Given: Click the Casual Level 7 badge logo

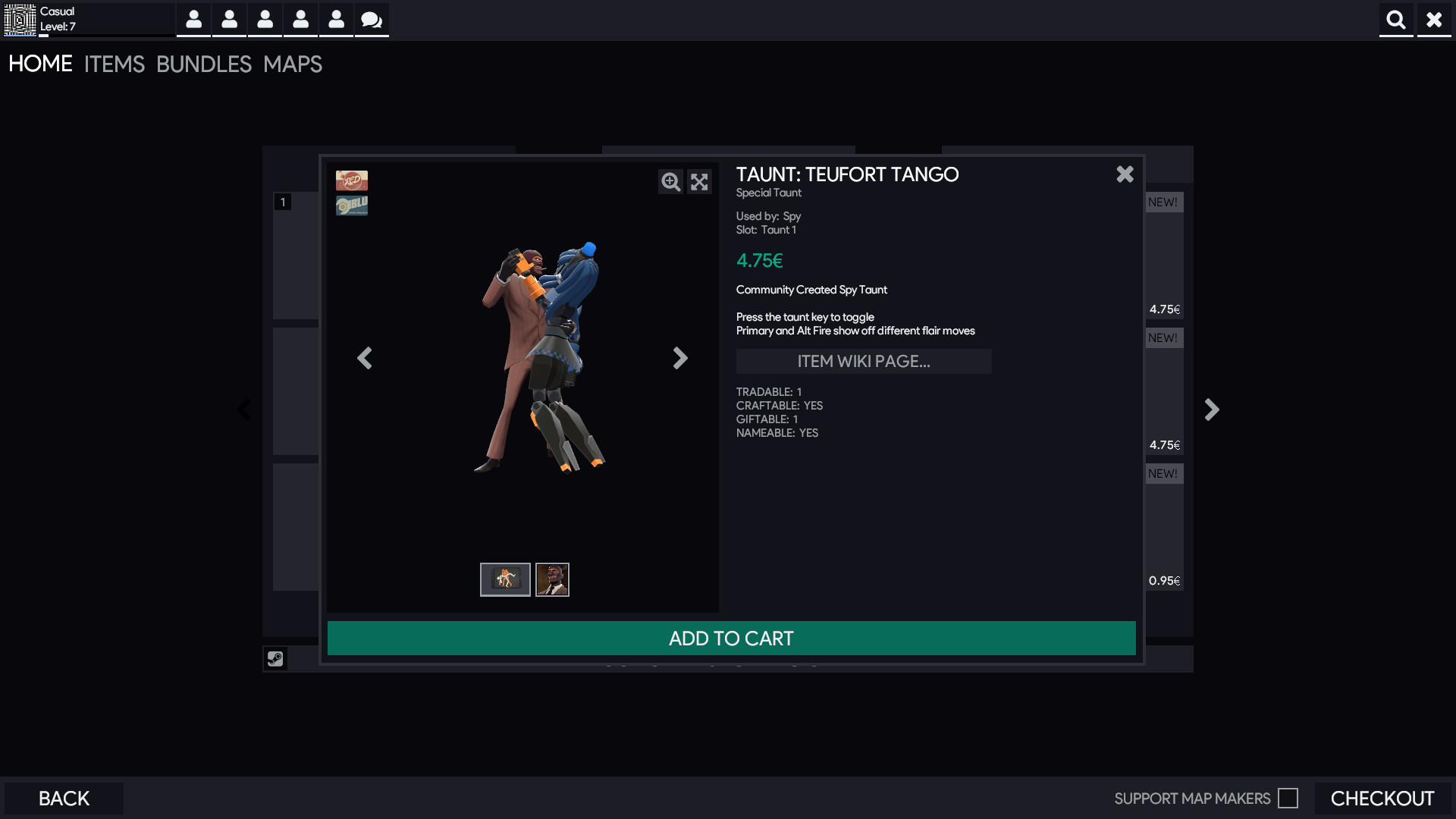Looking at the screenshot, I should click(x=20, y=20).
